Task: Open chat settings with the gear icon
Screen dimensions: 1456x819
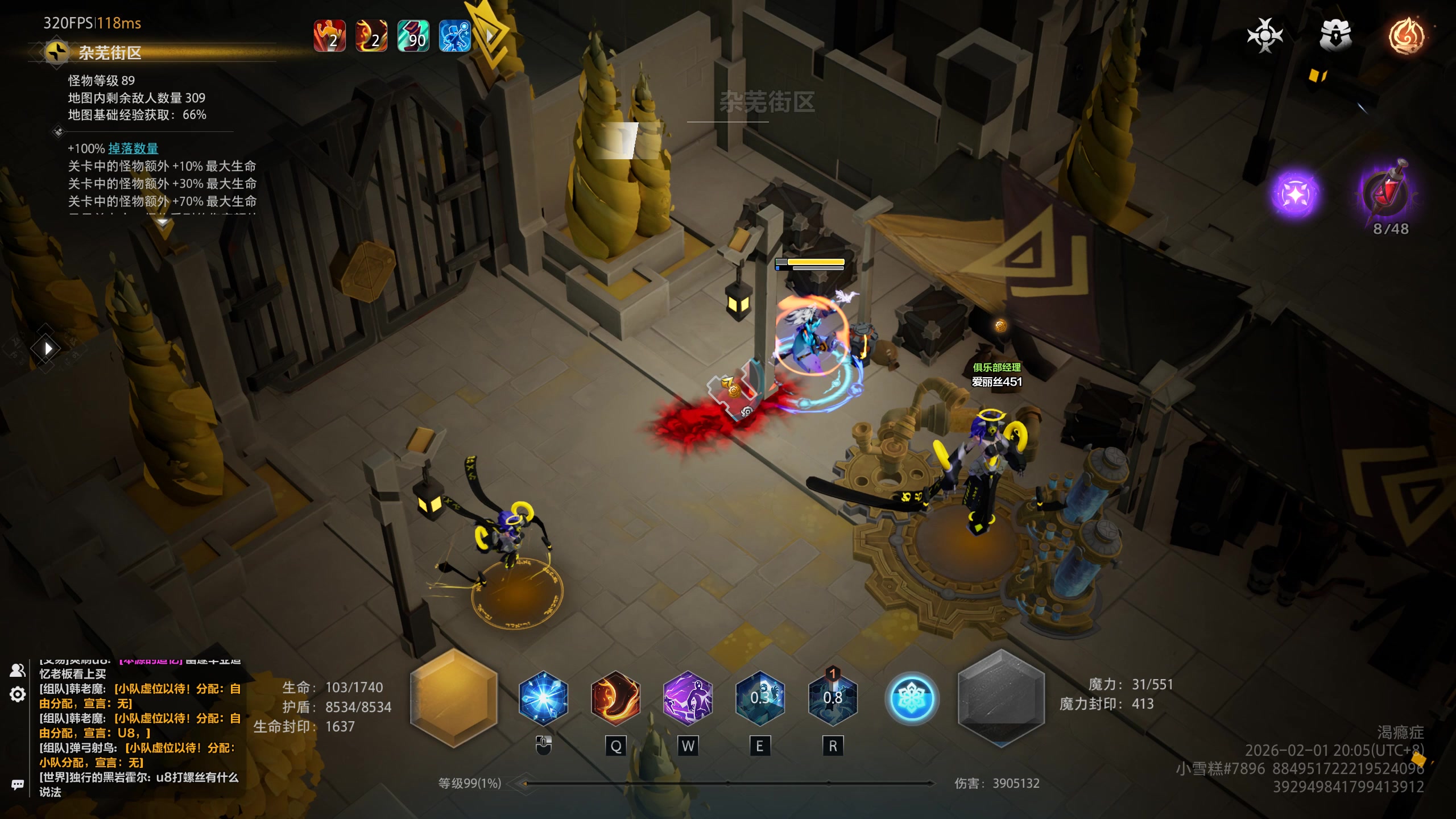Action: [18, 694]
